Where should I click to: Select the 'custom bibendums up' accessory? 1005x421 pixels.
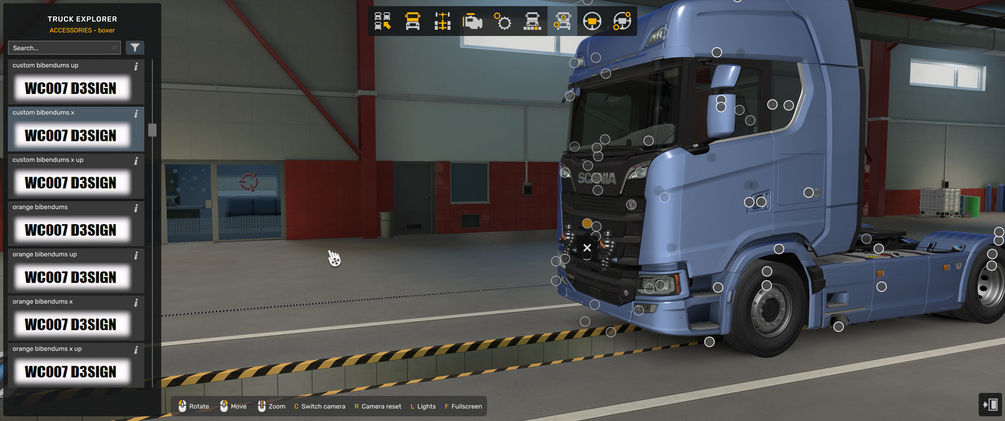pyautogui.click(x=70, y=88)
